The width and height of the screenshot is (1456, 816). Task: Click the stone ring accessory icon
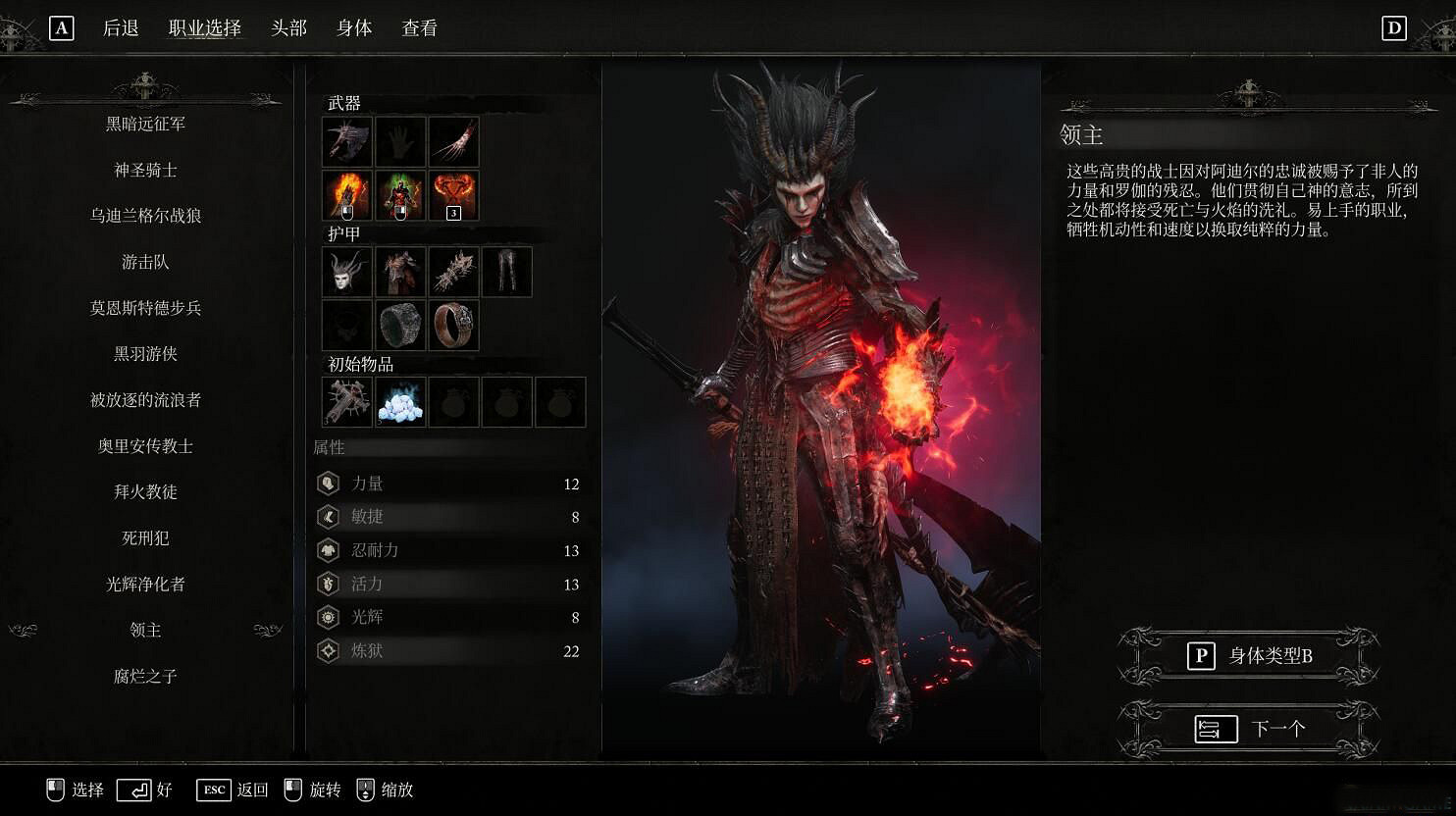click(399, 325)
